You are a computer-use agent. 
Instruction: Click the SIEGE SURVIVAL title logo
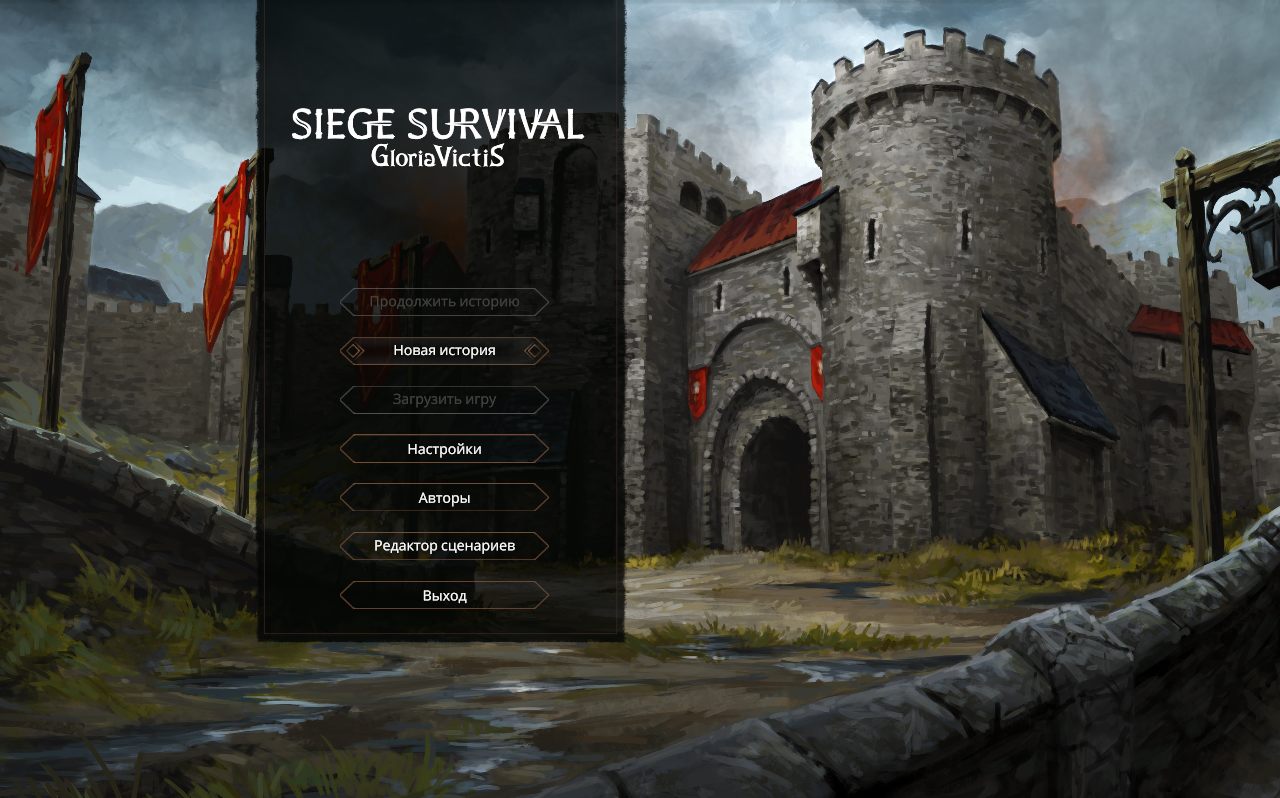[438, 126]
